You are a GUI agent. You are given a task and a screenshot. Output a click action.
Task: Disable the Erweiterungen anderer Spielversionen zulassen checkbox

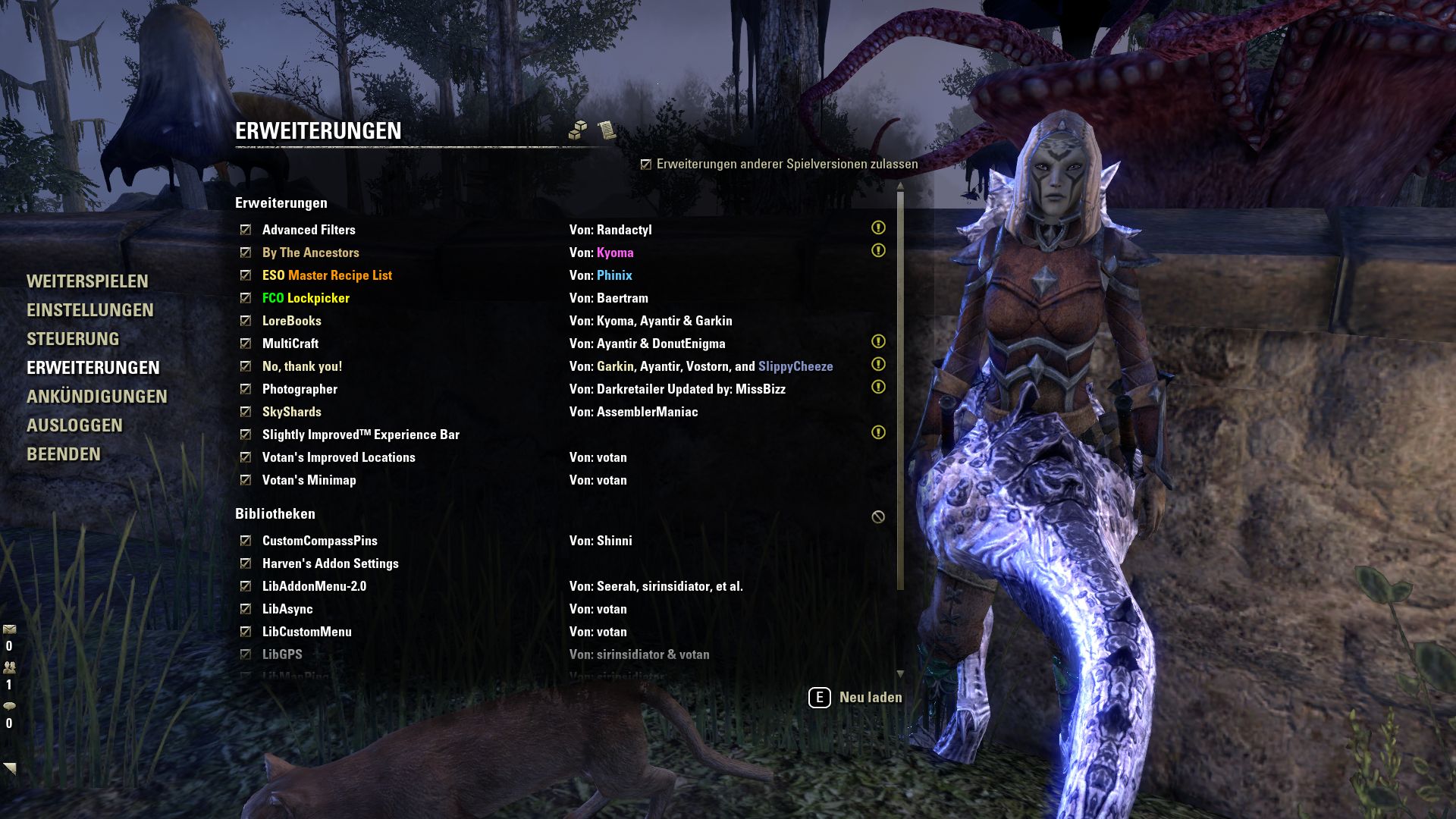(646, 163)
